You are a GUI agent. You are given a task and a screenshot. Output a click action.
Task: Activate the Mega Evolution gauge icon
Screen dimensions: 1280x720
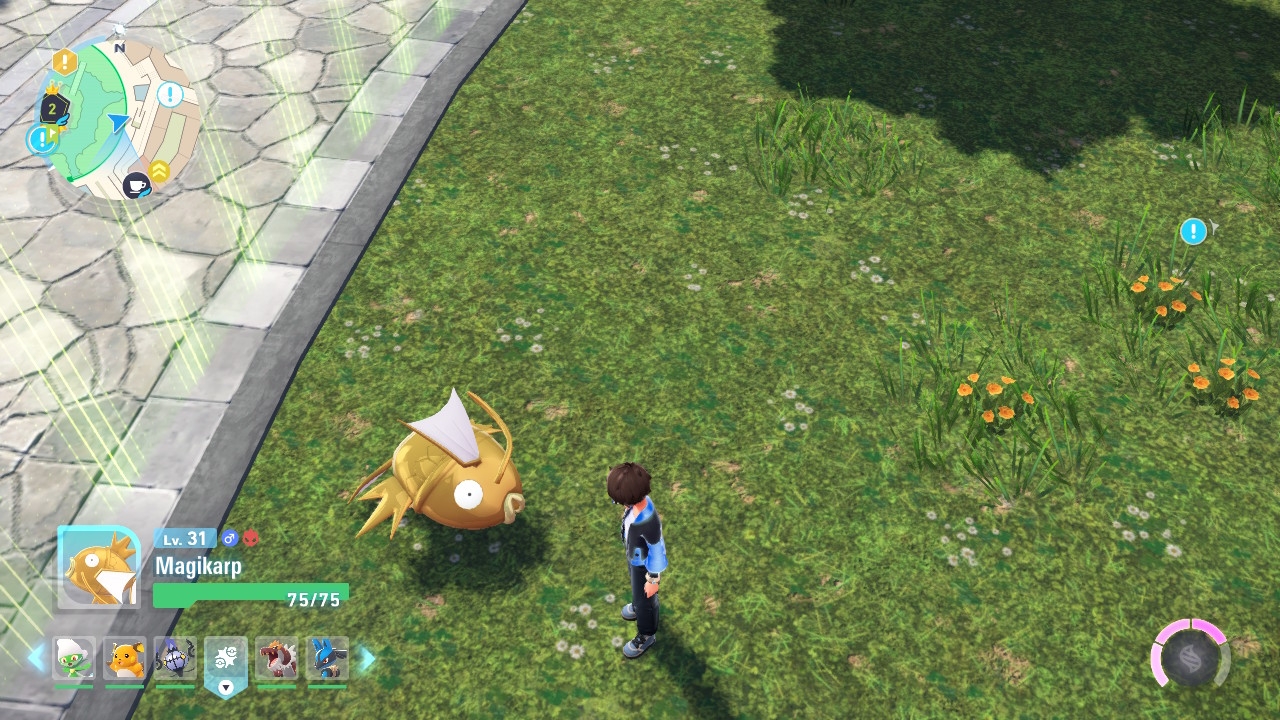pyautogui.click(x=1190, y=657)
